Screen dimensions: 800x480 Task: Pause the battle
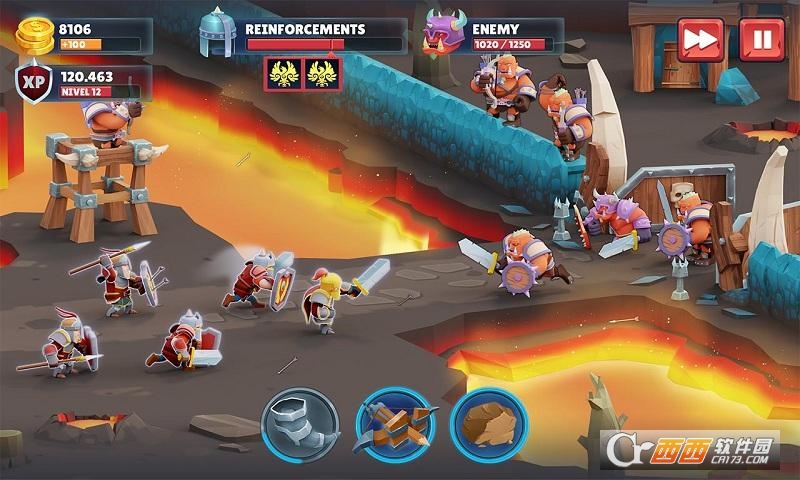click(761, 39)
